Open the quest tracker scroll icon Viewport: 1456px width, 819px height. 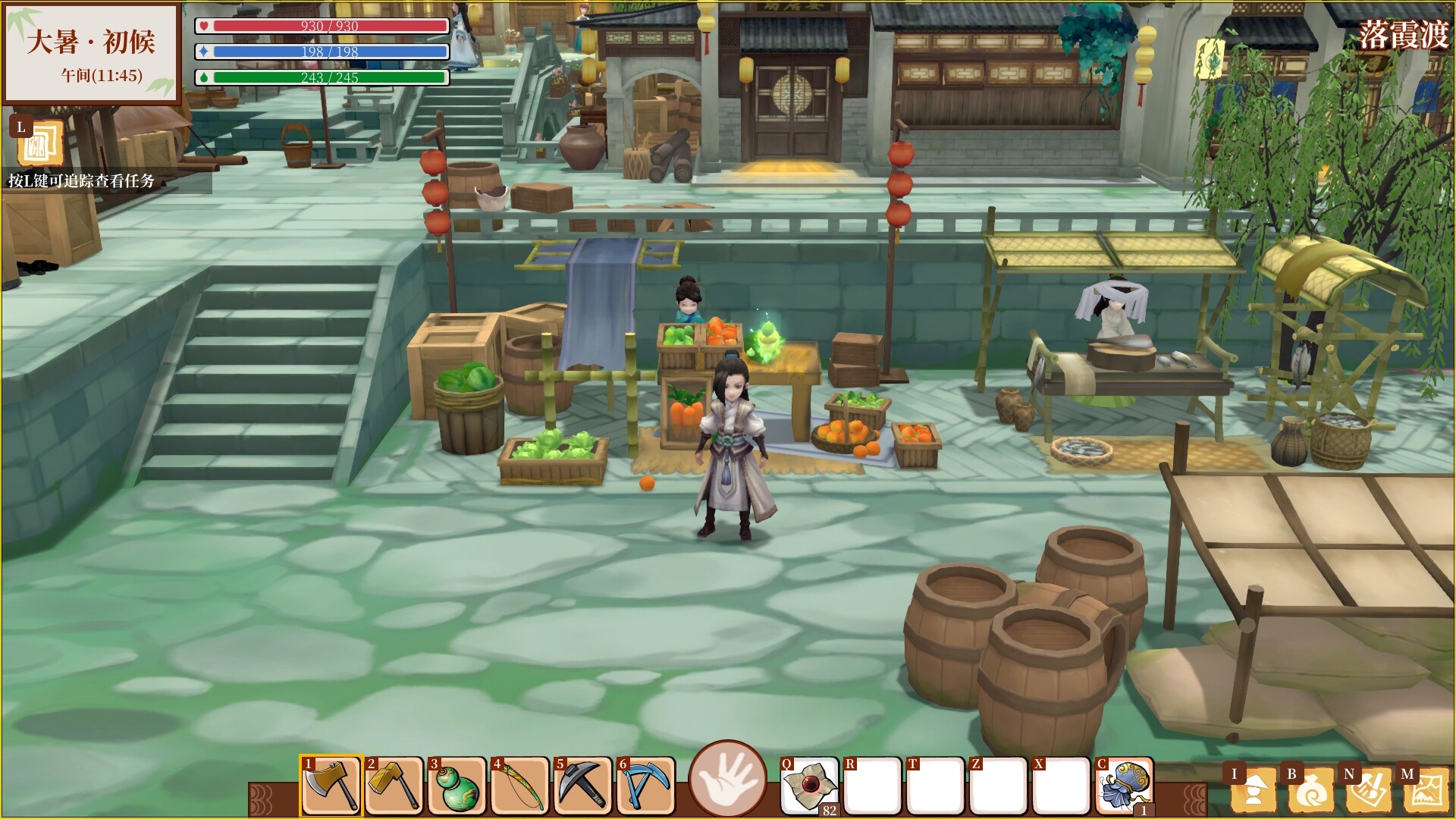(x=39, y=142)
